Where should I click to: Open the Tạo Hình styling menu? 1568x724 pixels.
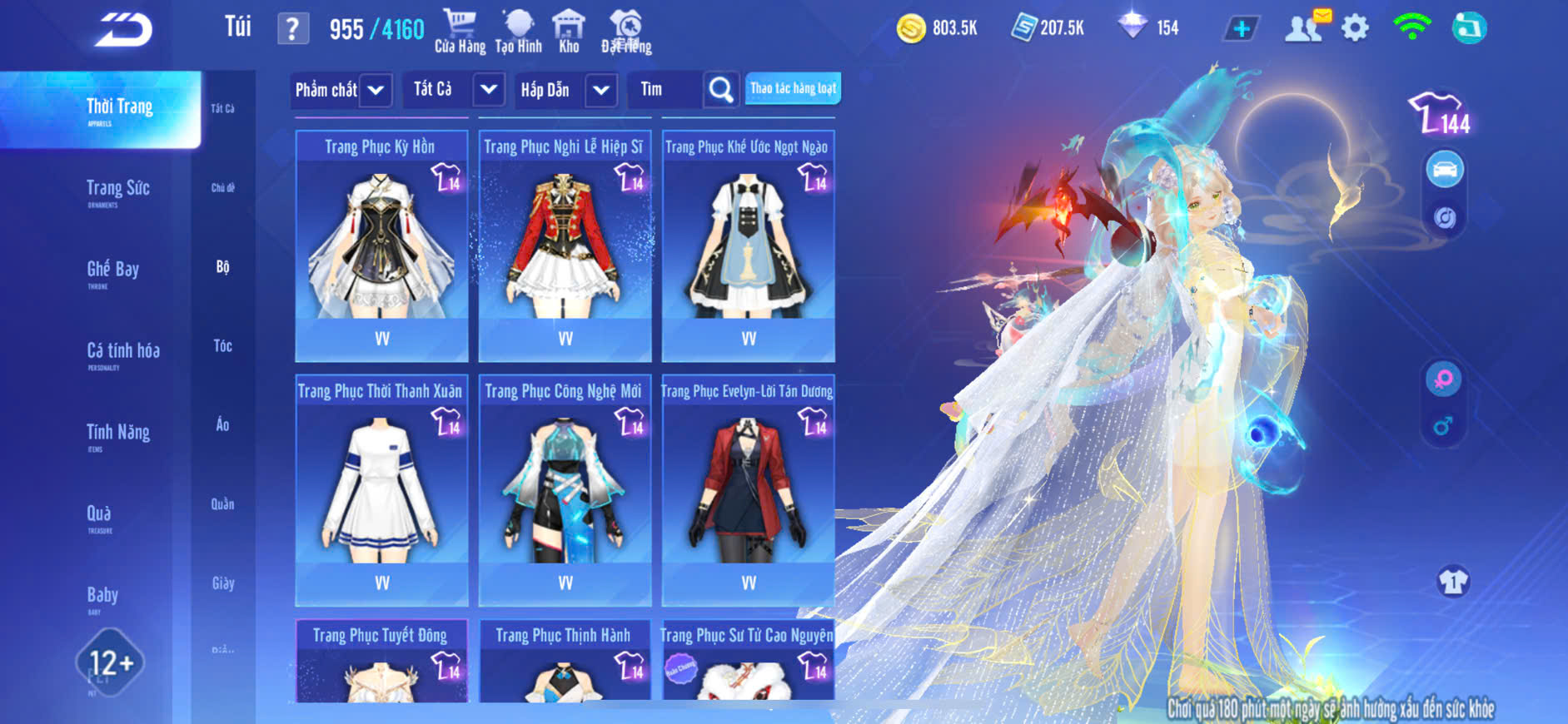pyautogui.click(x=518, y=32)
